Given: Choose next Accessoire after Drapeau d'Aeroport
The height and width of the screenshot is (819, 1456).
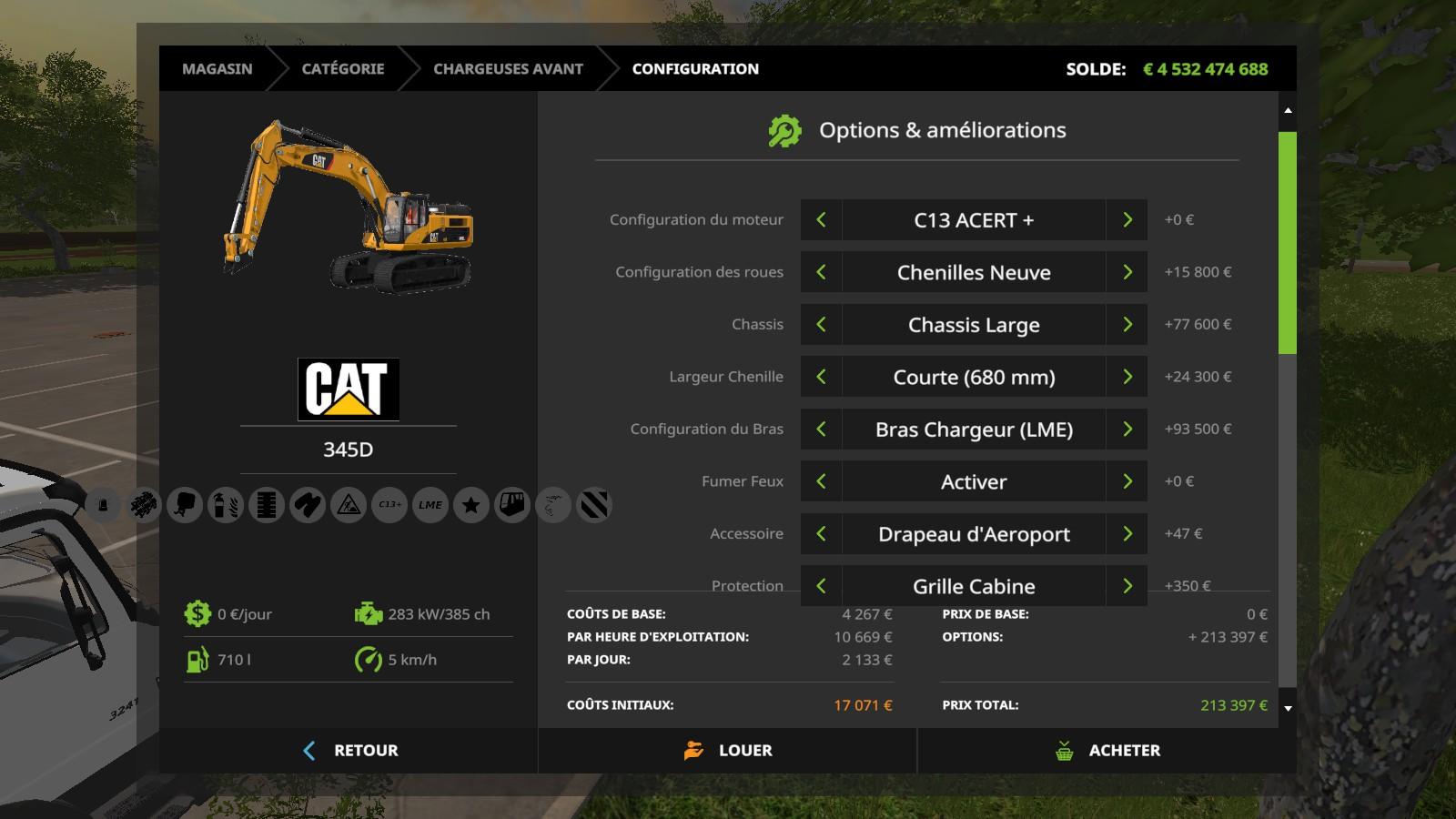Looking at the screenshot, I should tap(1127, 534).
